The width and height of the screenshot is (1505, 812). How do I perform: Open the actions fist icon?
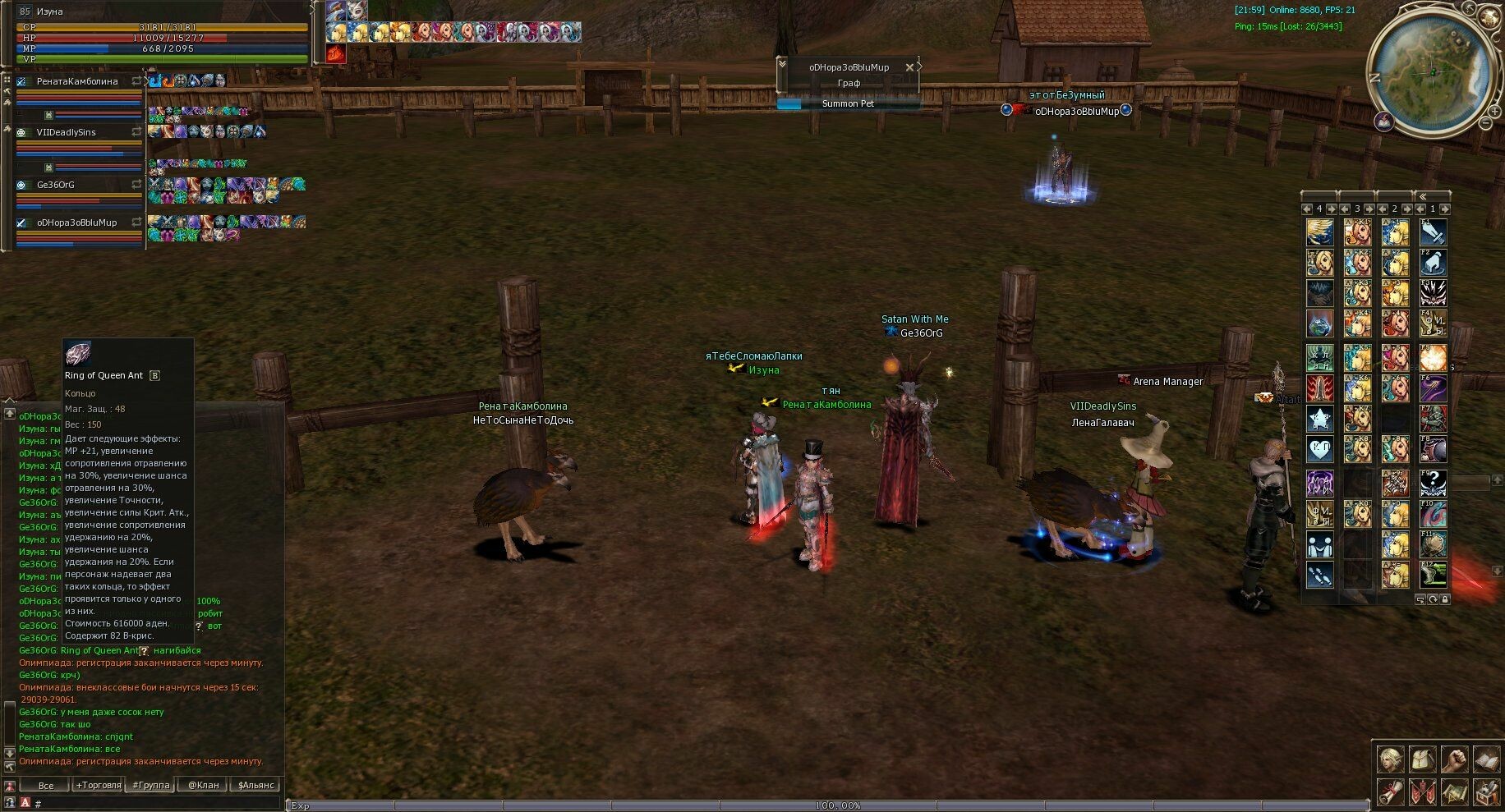coord(1454,759)
